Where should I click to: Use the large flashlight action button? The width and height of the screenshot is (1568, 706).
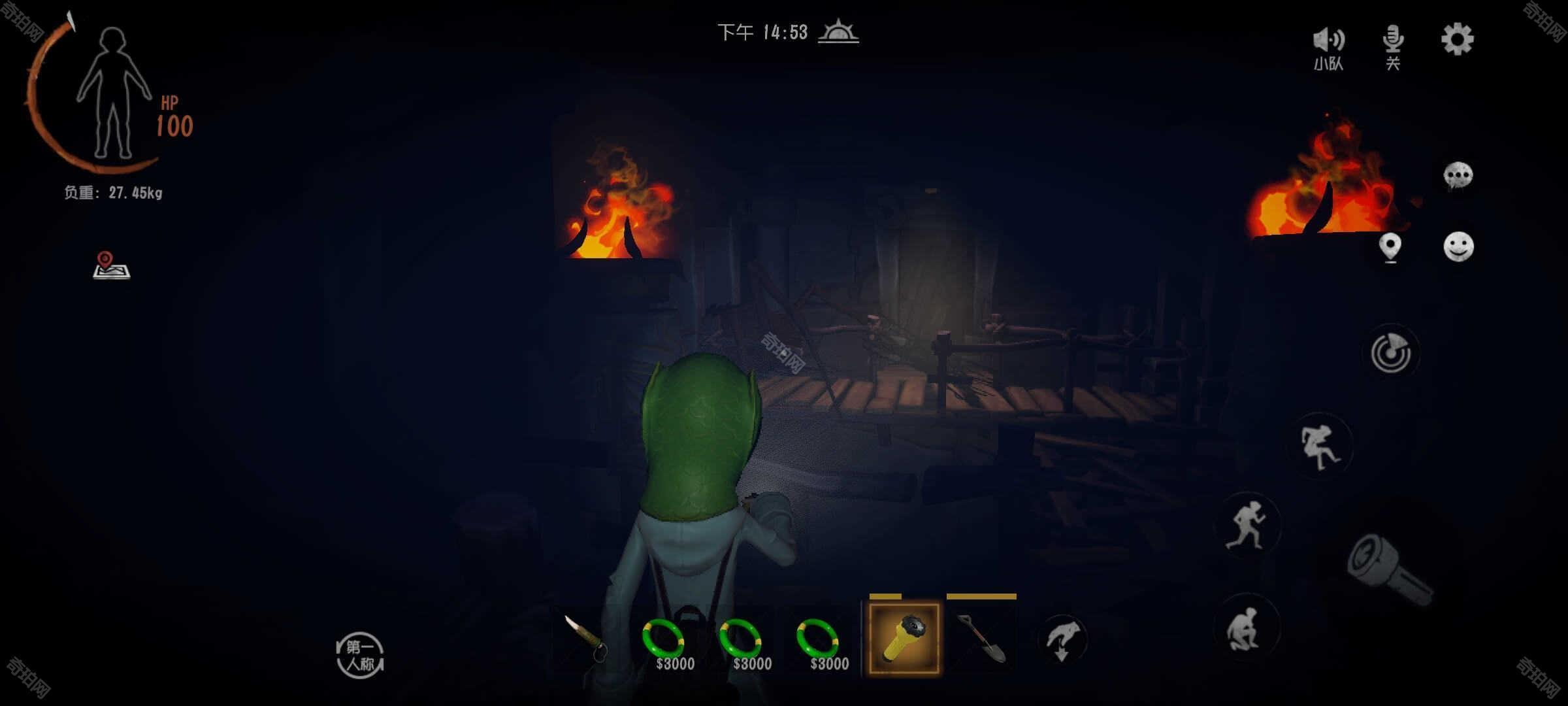pos(1388,569)
